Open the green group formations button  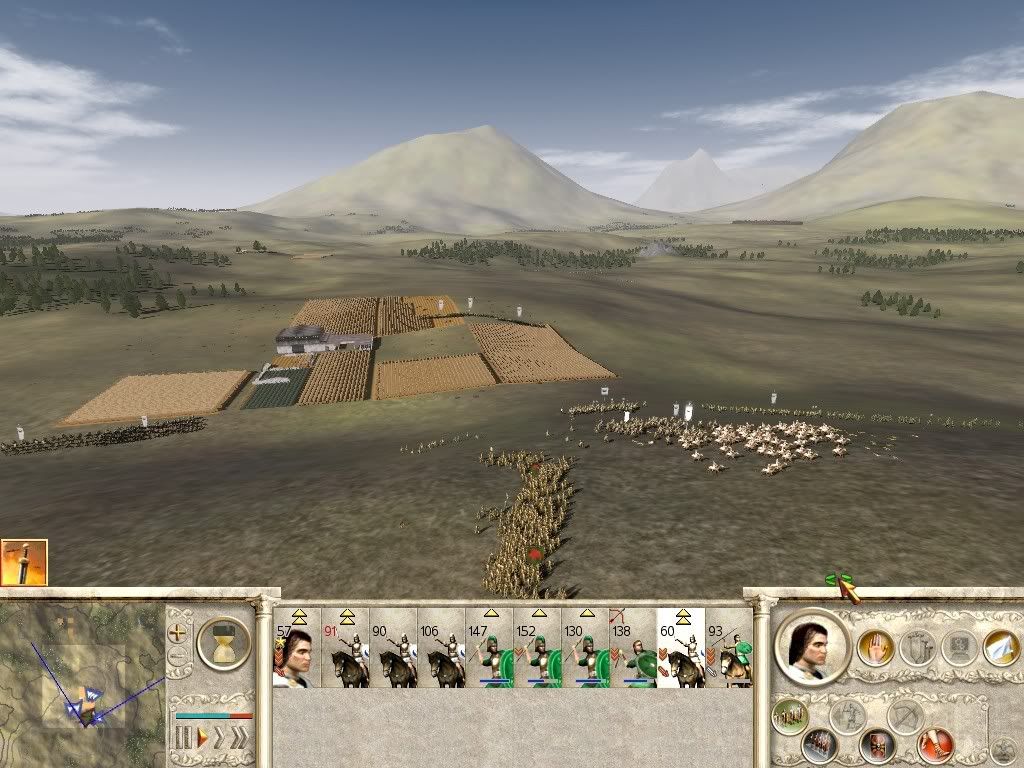(x=790, y=715)
